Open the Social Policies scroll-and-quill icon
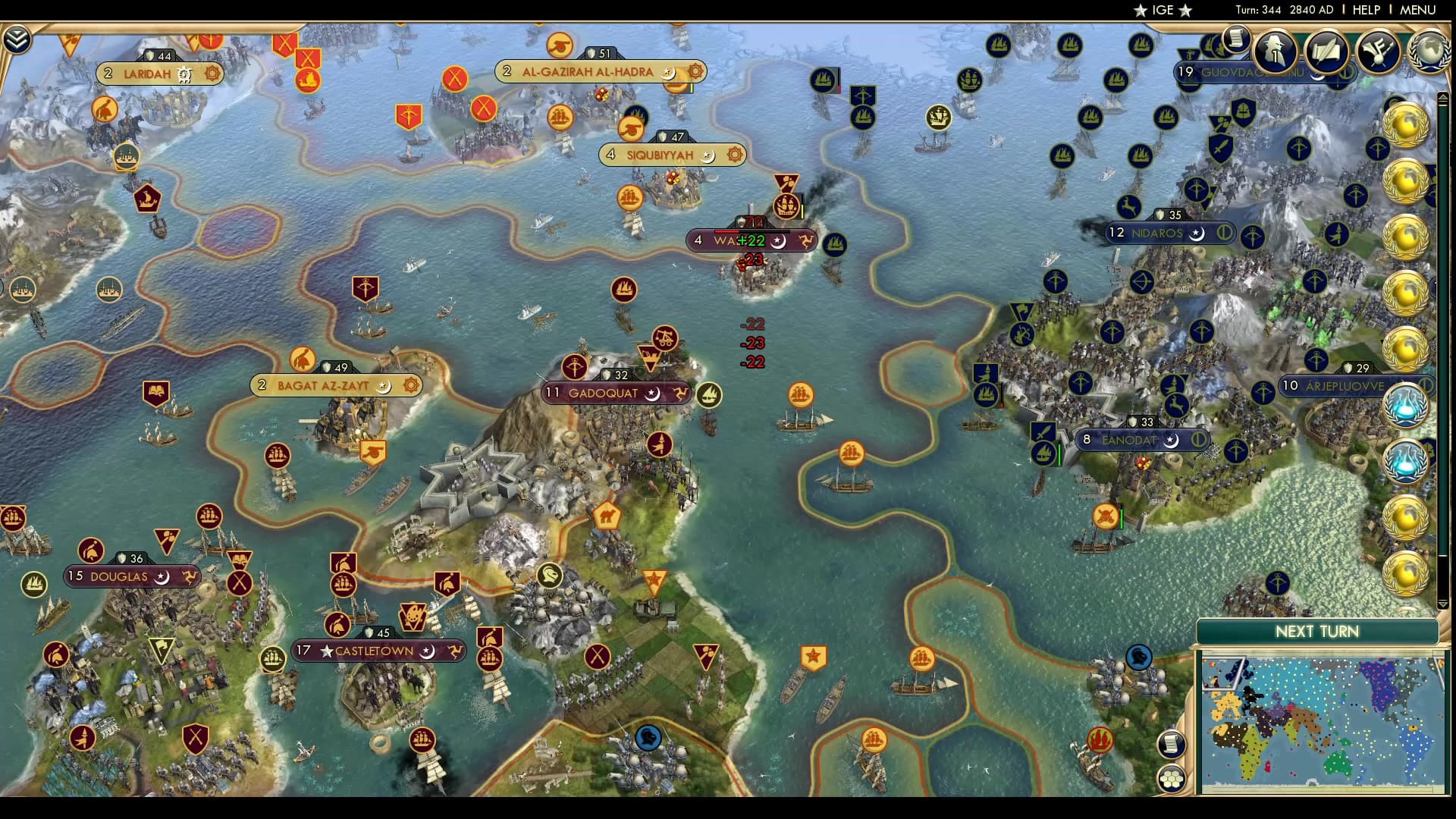Viewport: 1456px width, 819px height. pos(1326,53)
